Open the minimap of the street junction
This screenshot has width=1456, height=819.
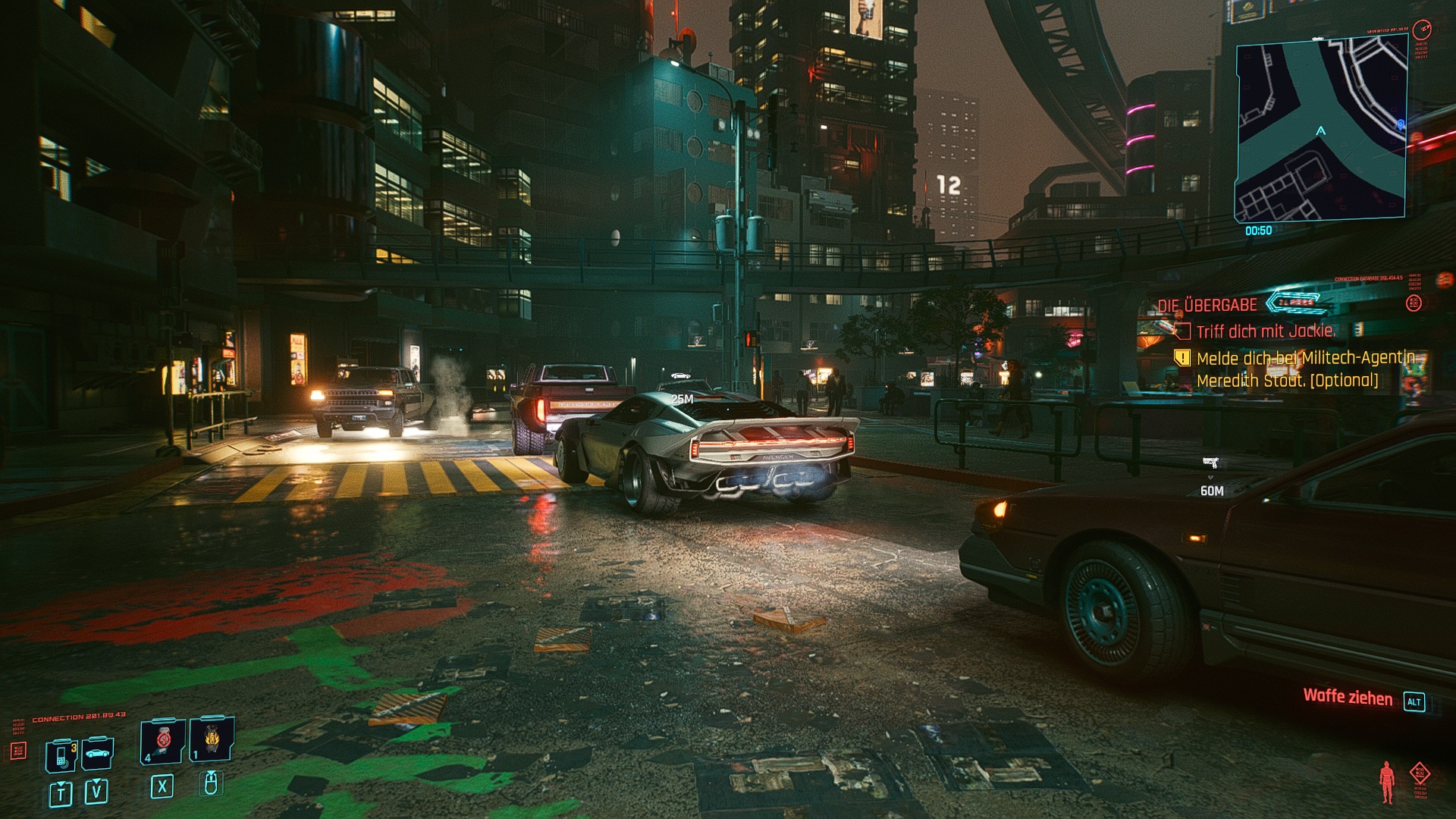click(1321, 130)
